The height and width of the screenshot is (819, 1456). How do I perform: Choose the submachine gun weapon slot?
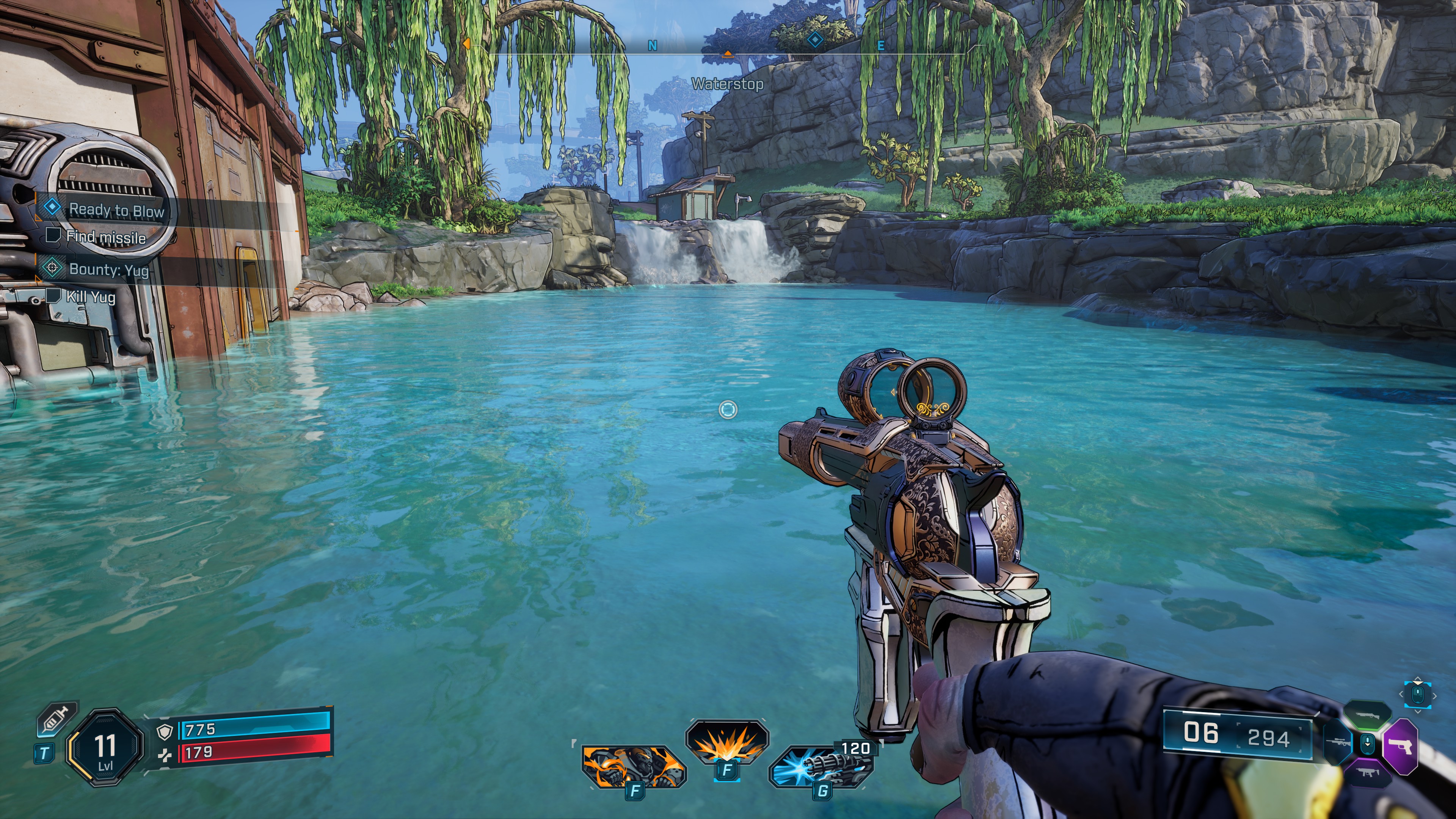coord(1367,772)
